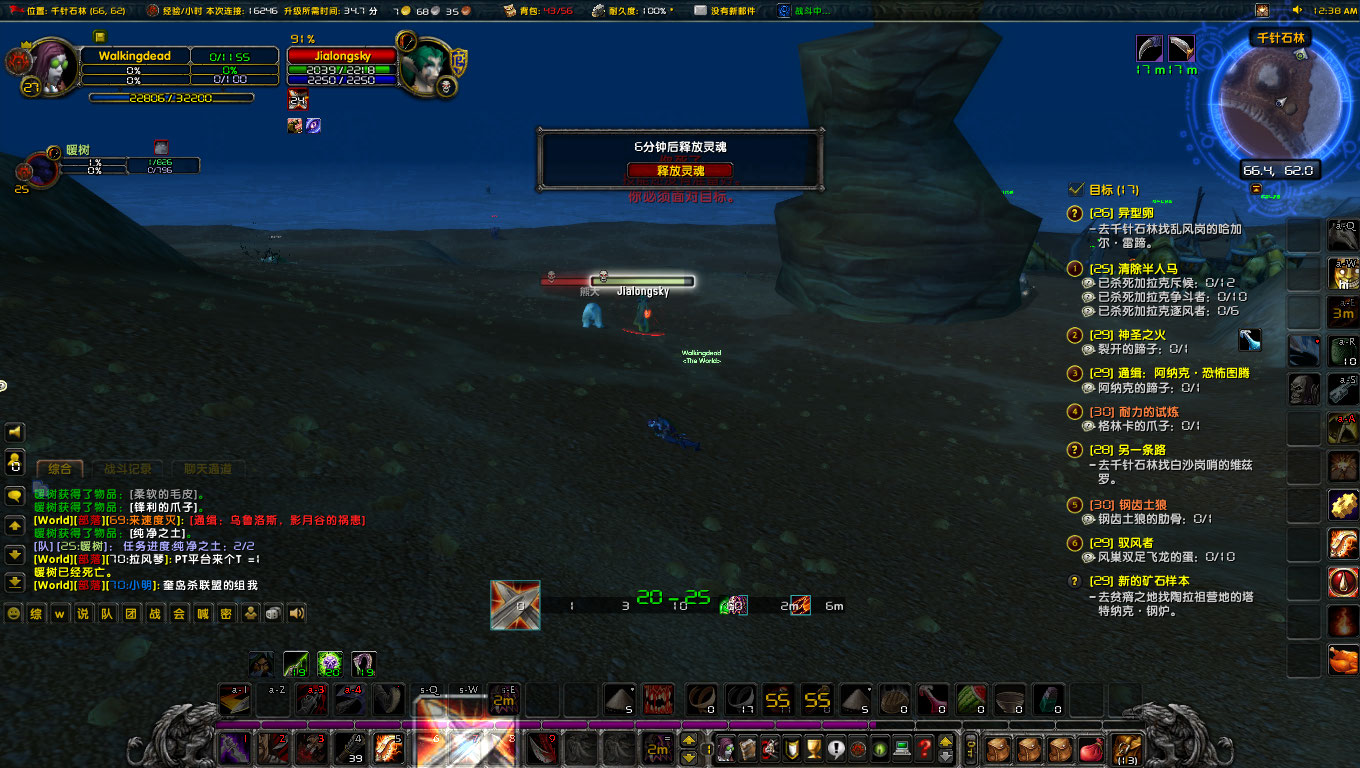Image resolution: width=1360 pixels, height=768 pixels.
Task: Click the red question mark help icon
Action: pyautogui.click(x=926, y=749)
